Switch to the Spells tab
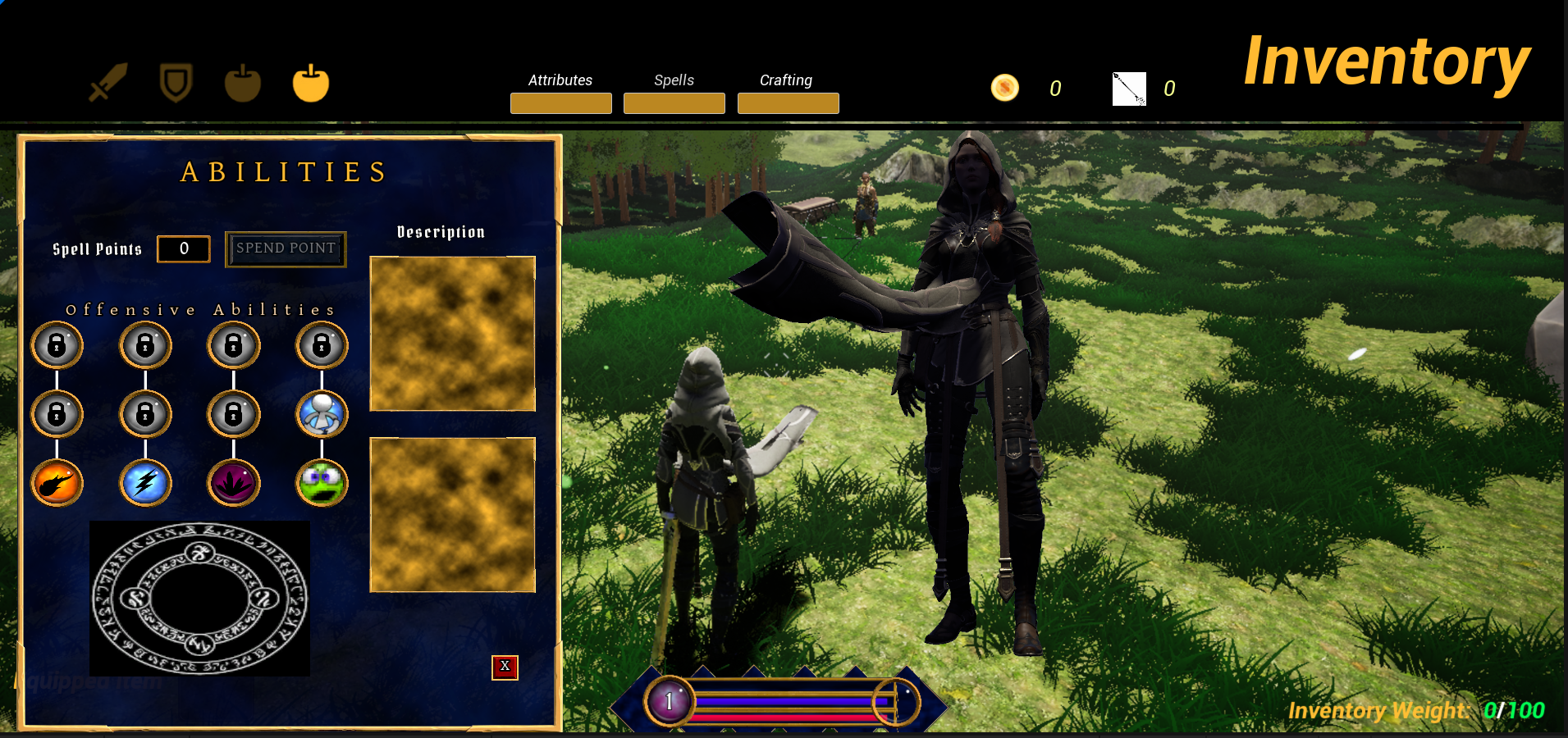The width and height of the screenshot is (1568, 738). (674, 102)
